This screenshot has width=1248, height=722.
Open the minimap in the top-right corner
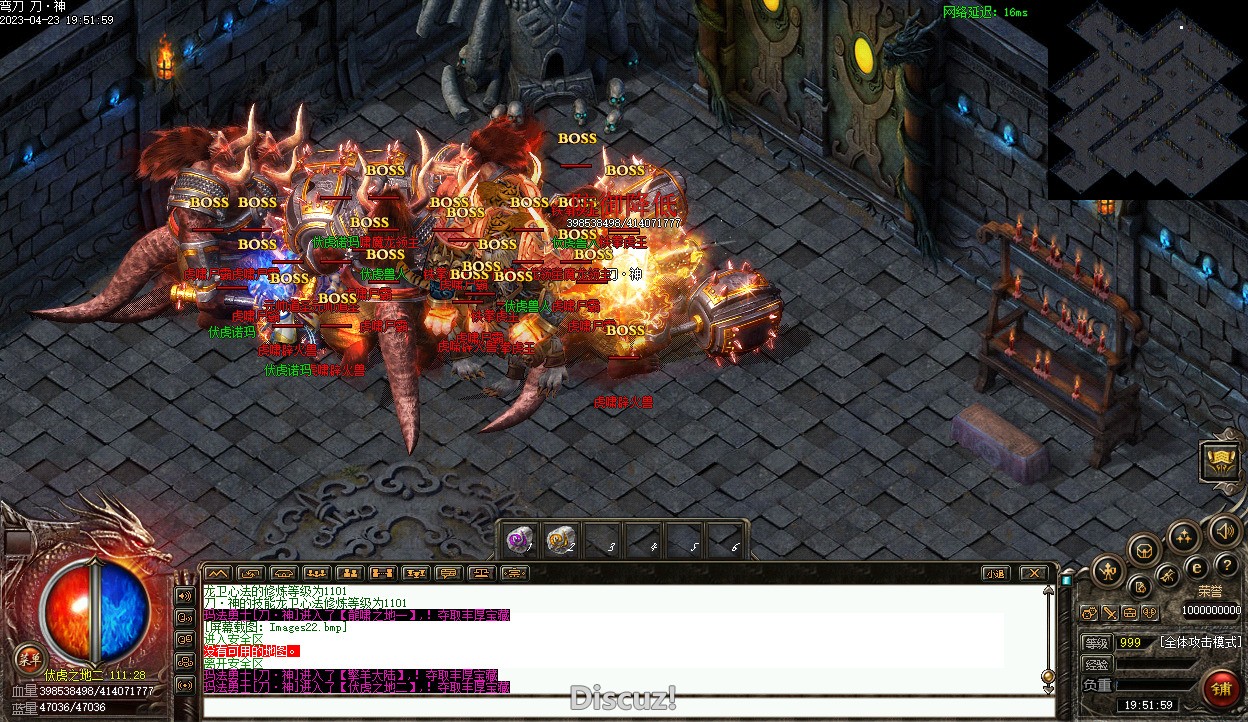coord(1147,100)
